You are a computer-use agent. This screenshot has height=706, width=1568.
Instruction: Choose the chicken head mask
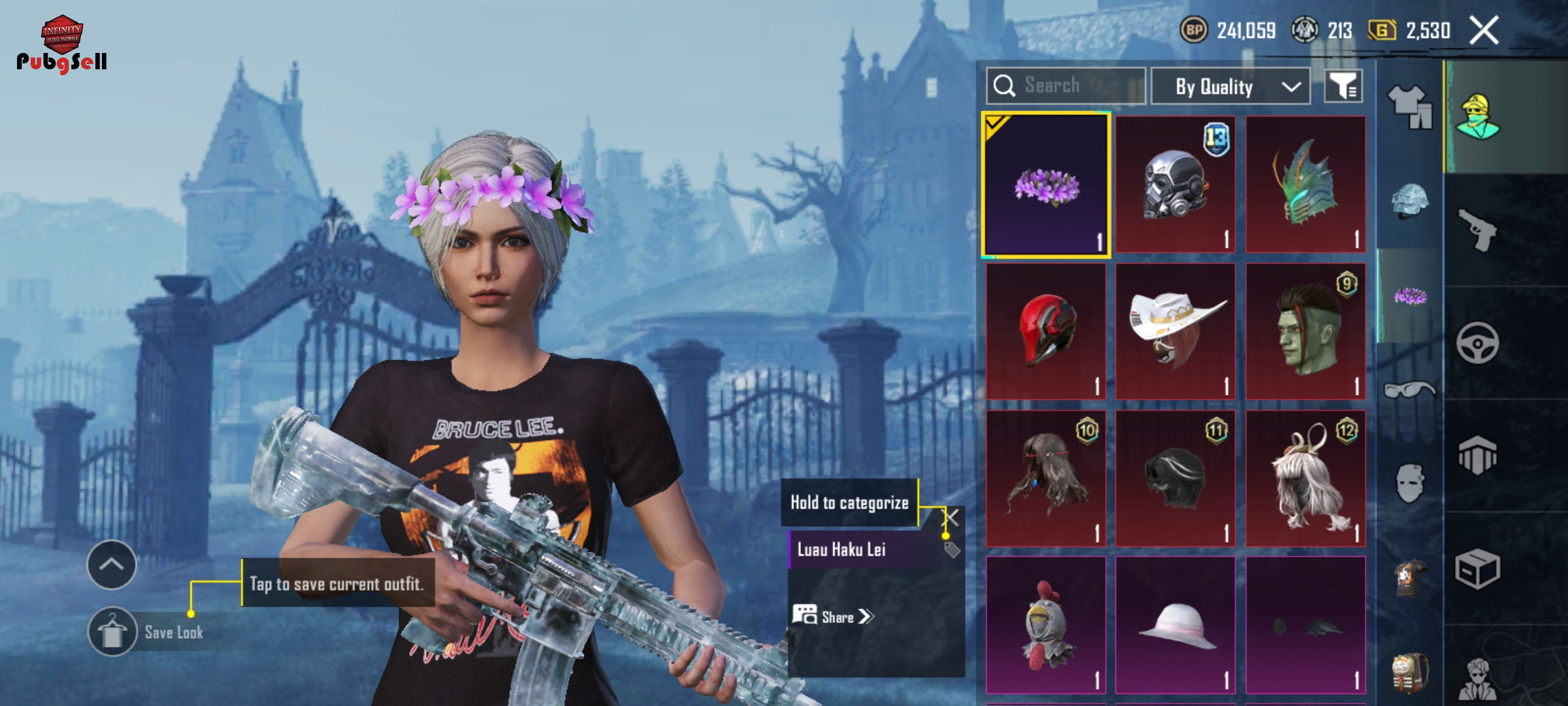1046,625
